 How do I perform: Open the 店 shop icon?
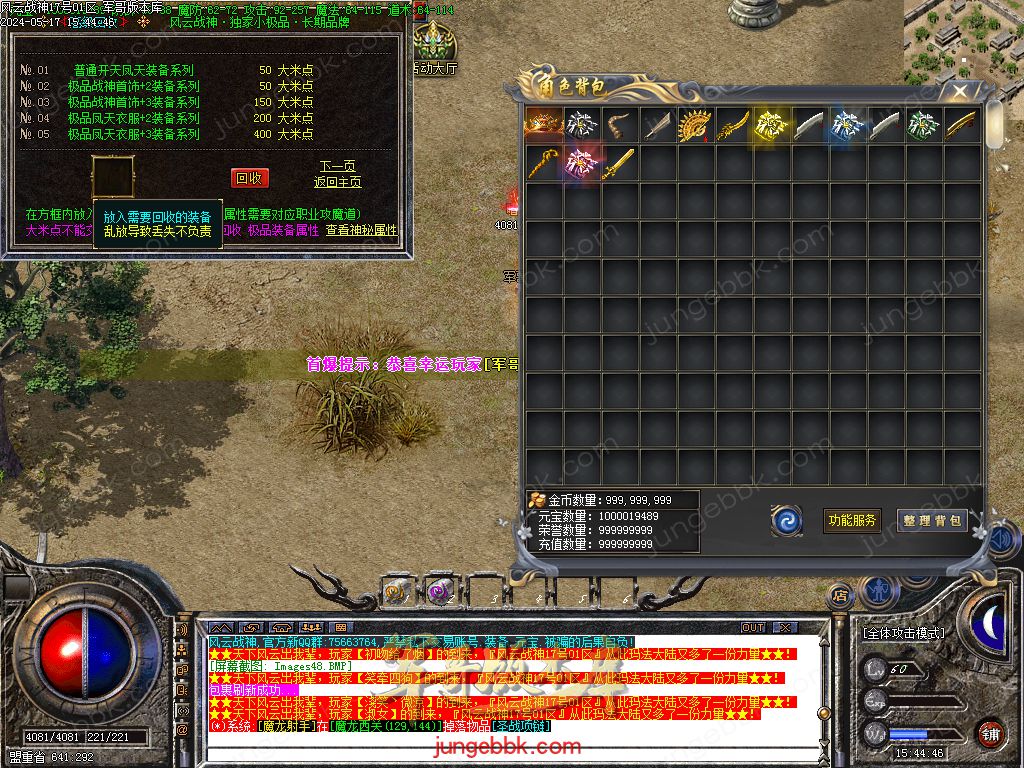pos(840,595)
